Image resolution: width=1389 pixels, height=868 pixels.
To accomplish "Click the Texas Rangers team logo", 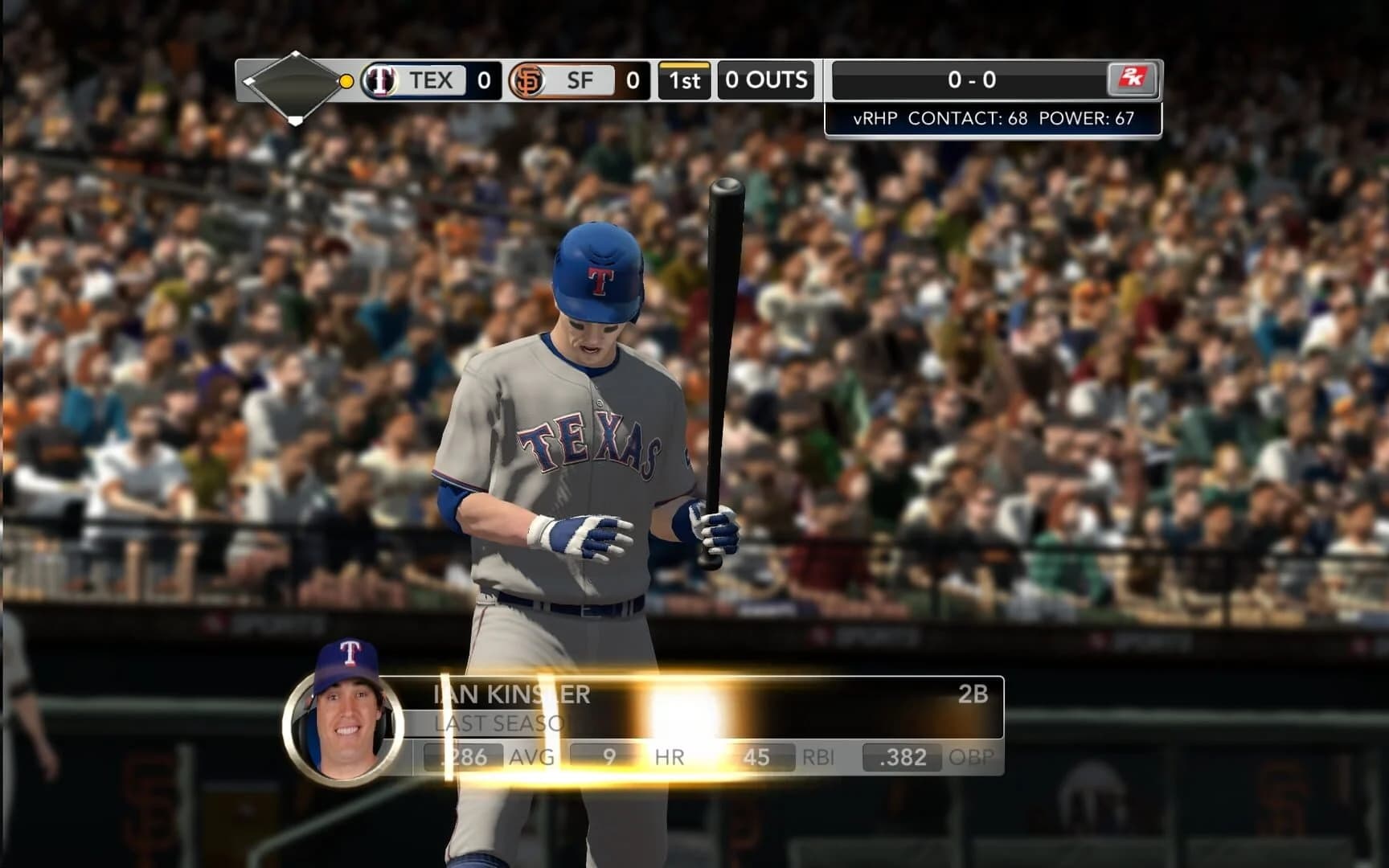I will (383, 80).
